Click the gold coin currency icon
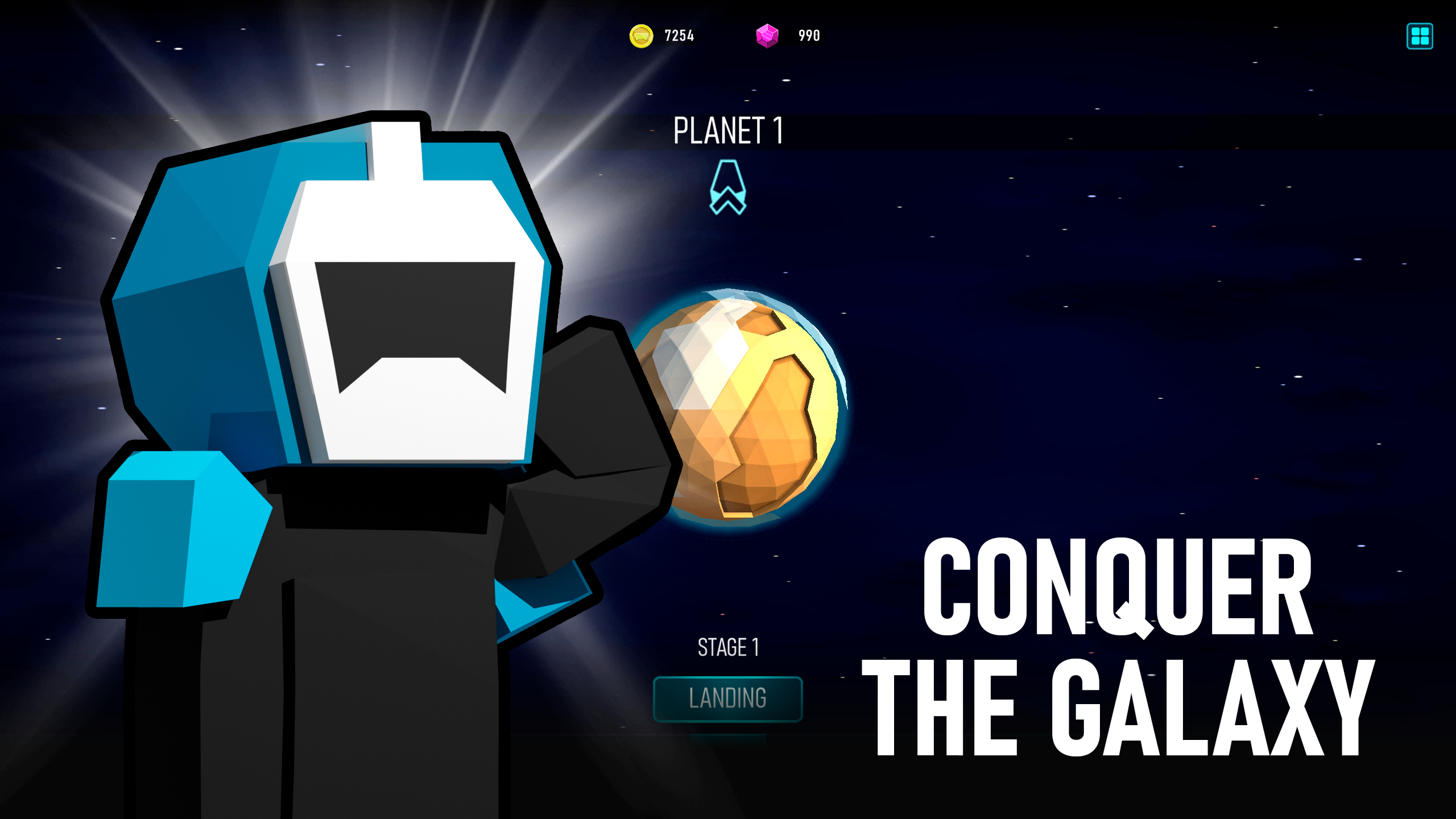This screenshot has width=1456, height=819. (642, 35)
